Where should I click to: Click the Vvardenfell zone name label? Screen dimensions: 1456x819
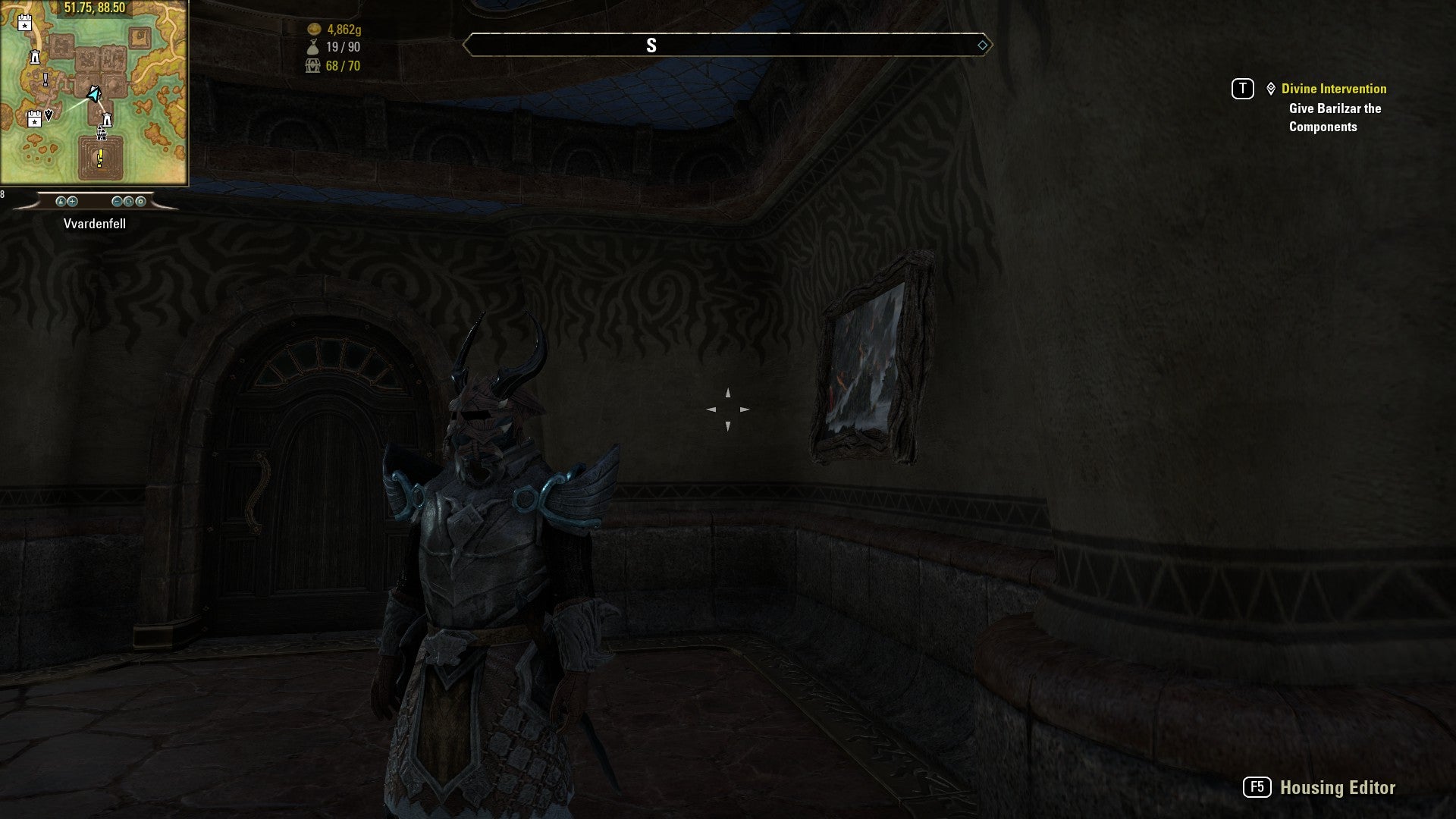click(x=96, y=224)
